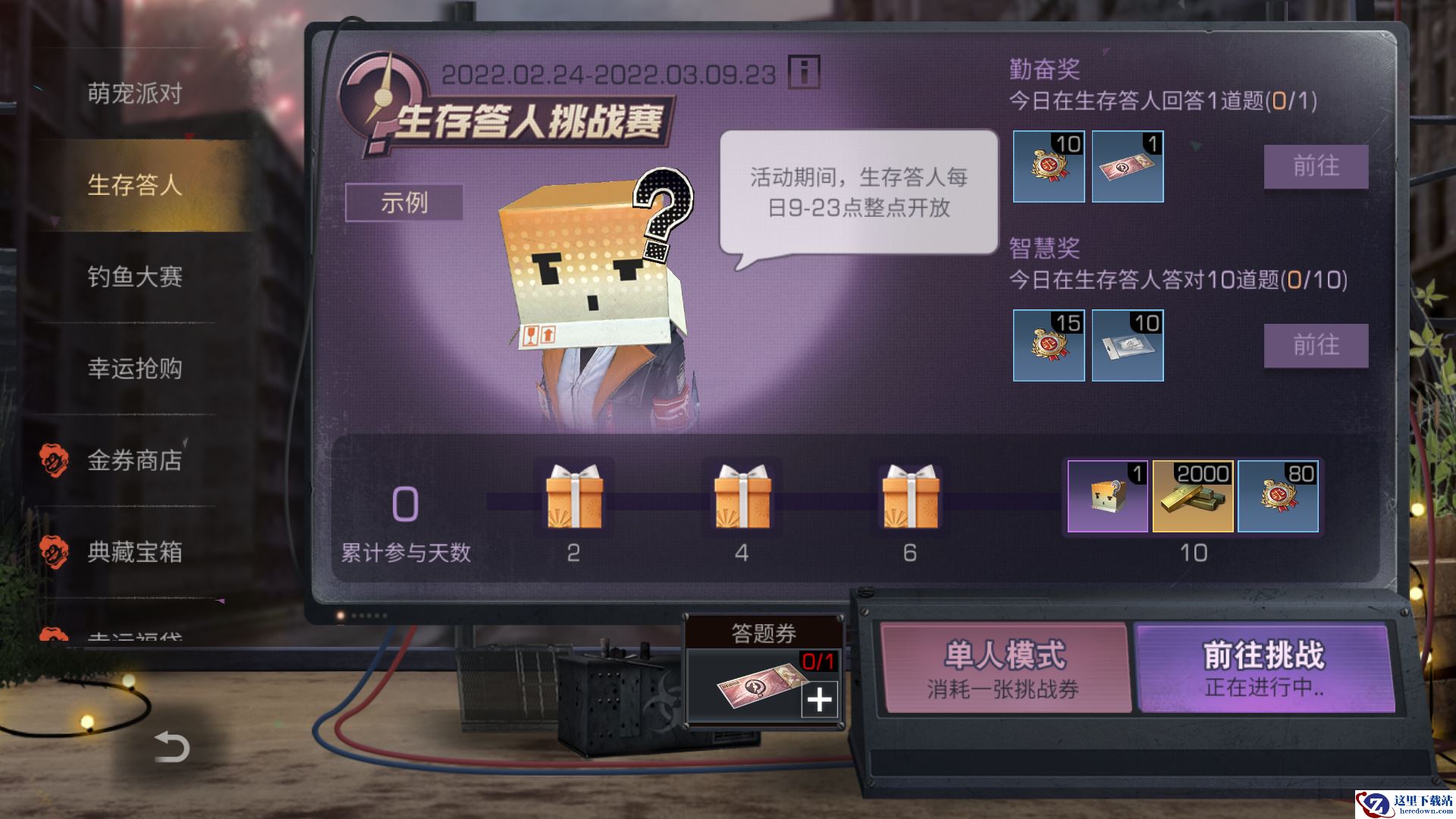Select the challenge ticket reward icon under 勤奋奖
Image resolution: width=1456 pixels, height=819 pixels.
pyautogui.click(x=1128, y=167)
